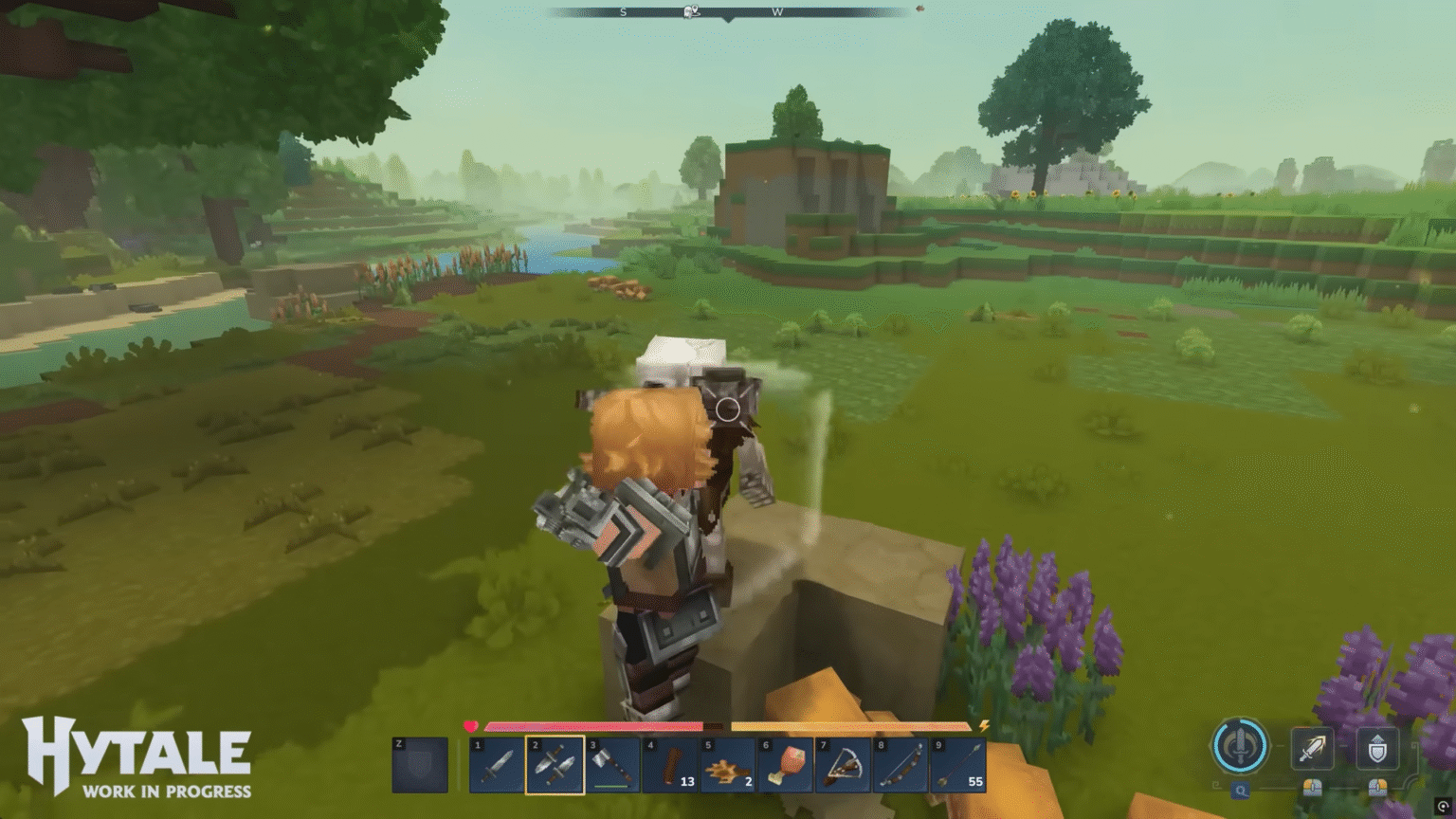Activate the circular sword signature ability

pyautogui.click(x=1239, y=745)
